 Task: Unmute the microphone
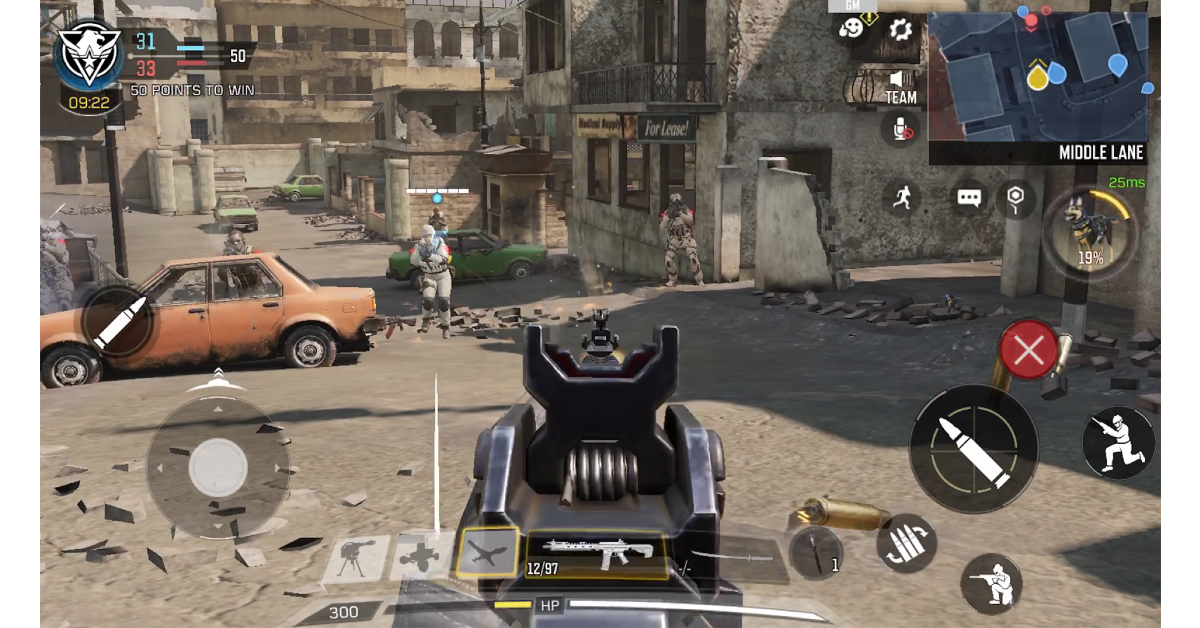click(x=900, y=129)
